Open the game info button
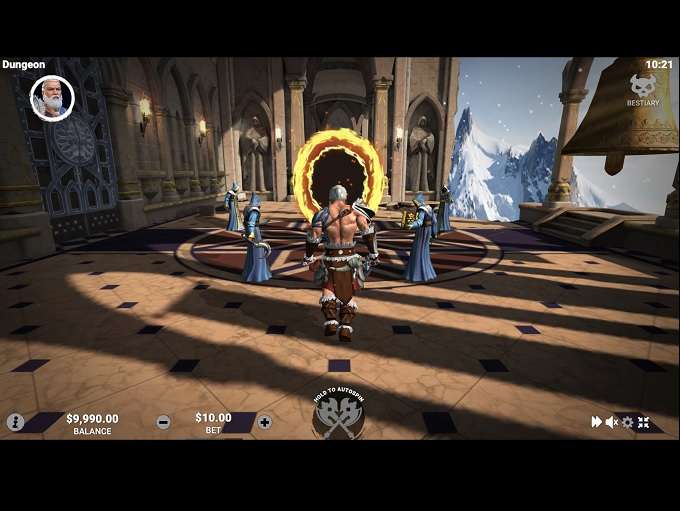This screenshot has width=680, height=511. [x=15, y=422]
